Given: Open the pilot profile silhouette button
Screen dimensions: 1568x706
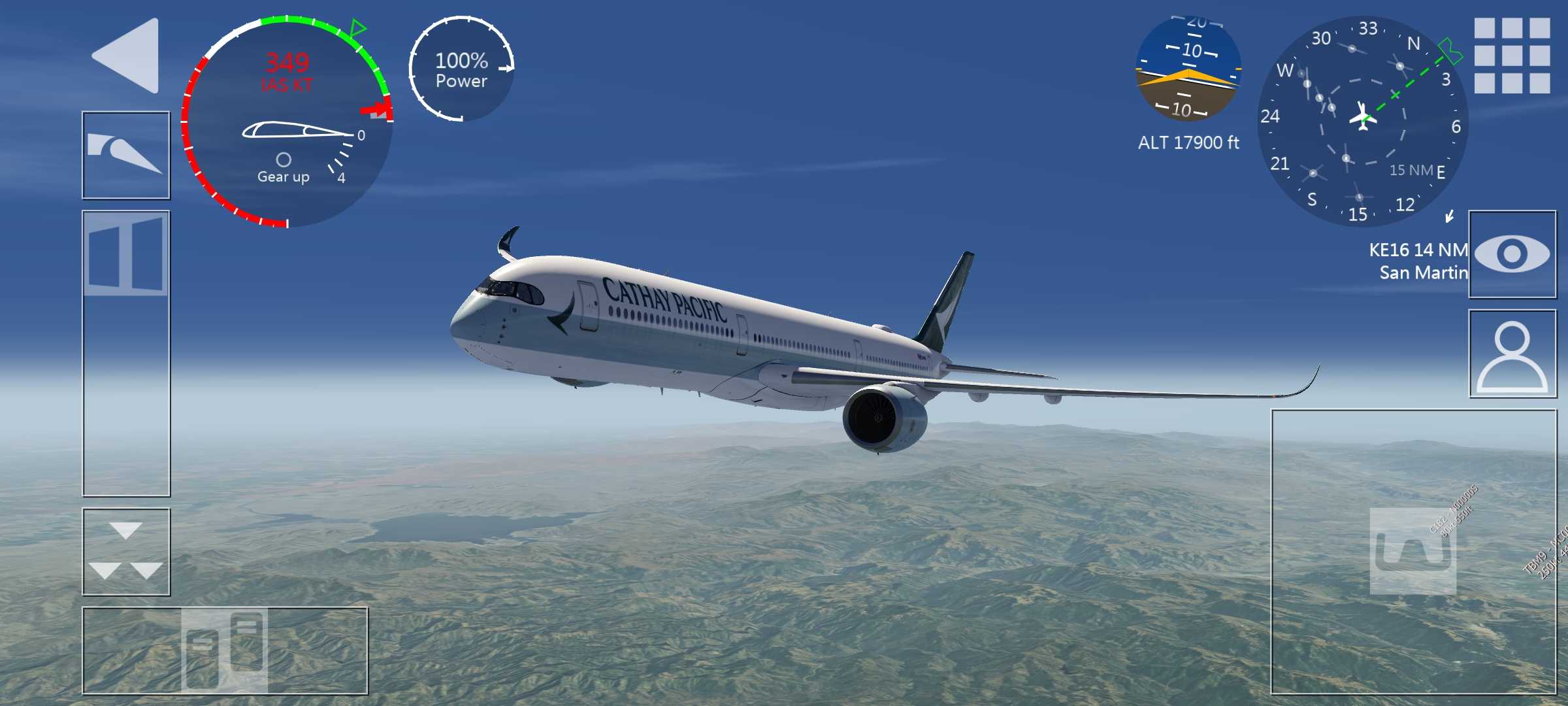Looking at the screenshot, I should pyautogui.click(x=1512, y=354).
